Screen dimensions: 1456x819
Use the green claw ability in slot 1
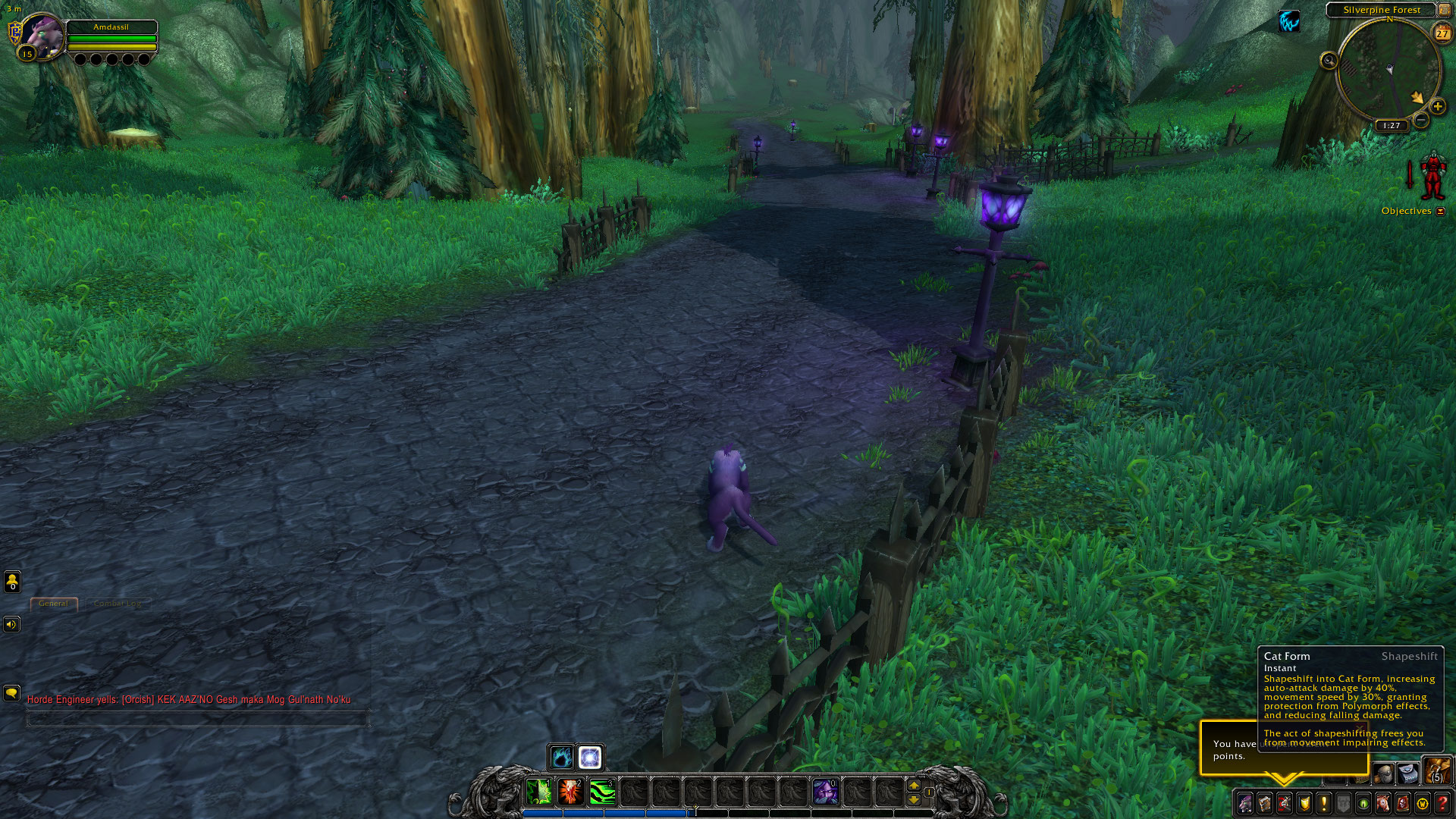[538, 792]
